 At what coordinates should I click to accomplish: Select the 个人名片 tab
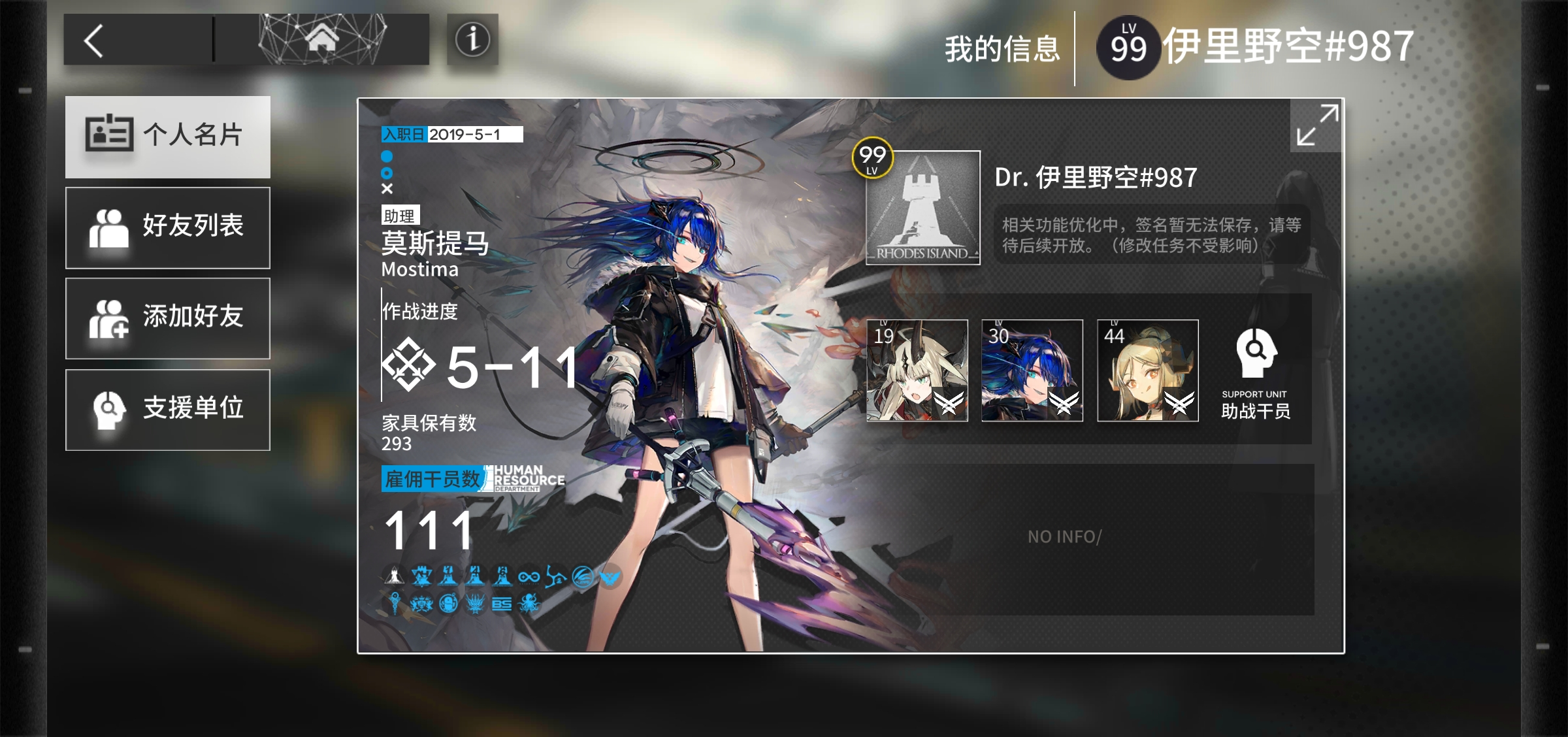tap(168, 136)
